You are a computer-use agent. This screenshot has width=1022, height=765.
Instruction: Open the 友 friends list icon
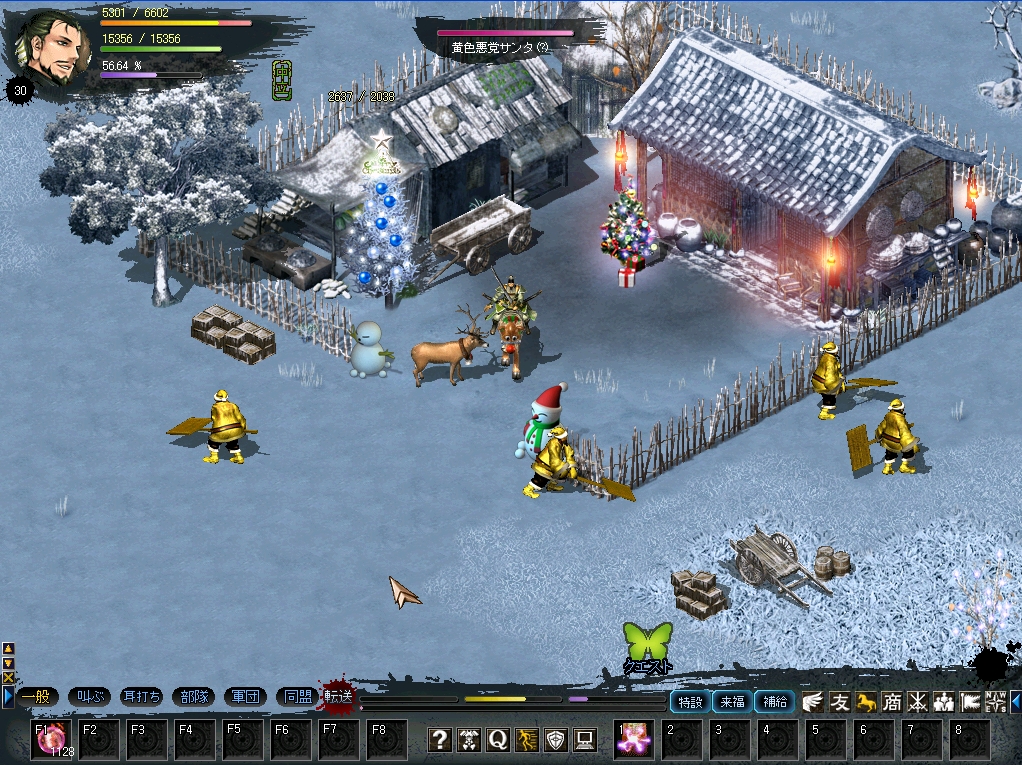pyautogui.click(x=840, y=702)
